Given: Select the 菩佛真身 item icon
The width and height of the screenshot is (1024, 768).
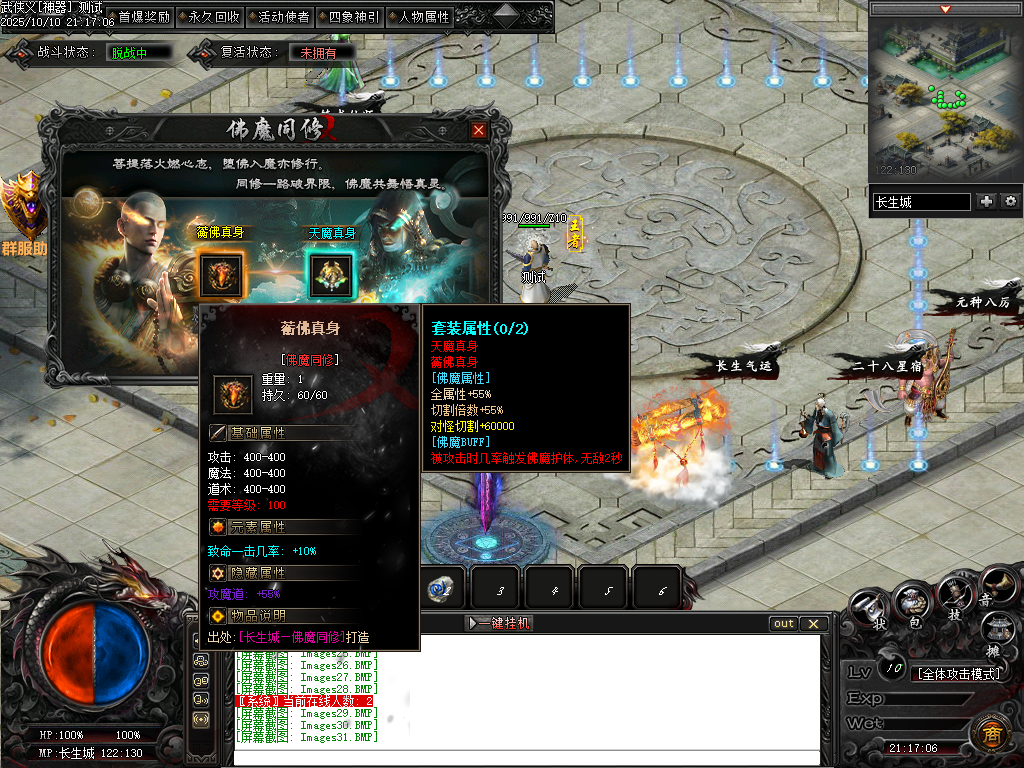Looking at the screenshot, I should coord(222,275).
